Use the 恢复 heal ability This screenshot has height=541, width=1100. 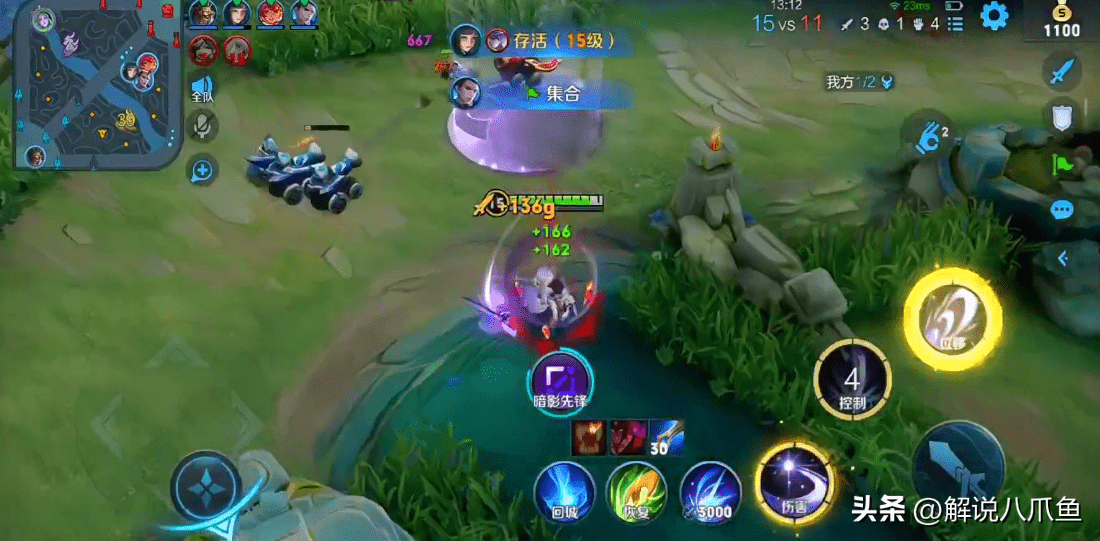pyautogui.click(x=637, y=491)
